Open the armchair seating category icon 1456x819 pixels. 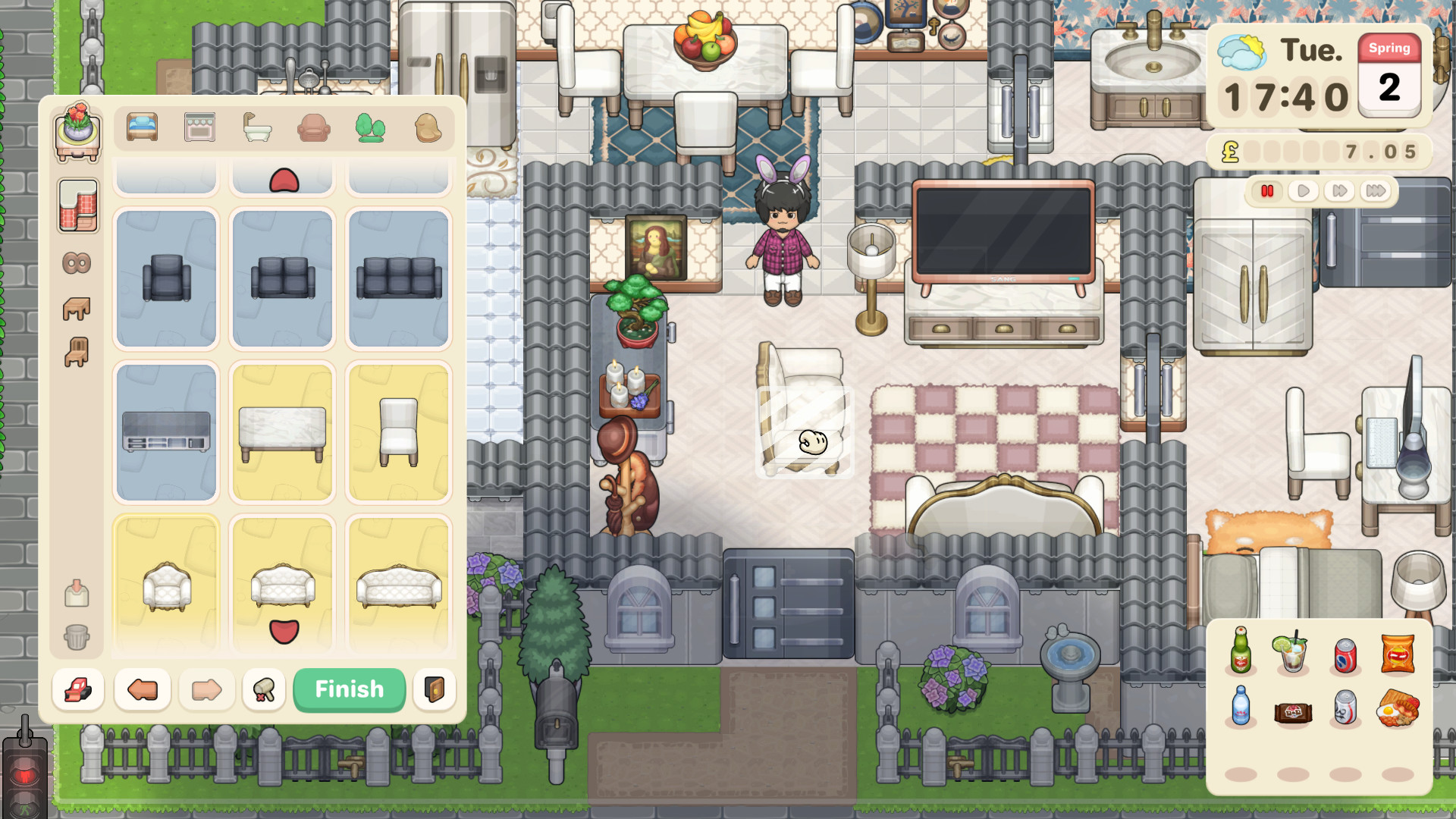[313, 127]
